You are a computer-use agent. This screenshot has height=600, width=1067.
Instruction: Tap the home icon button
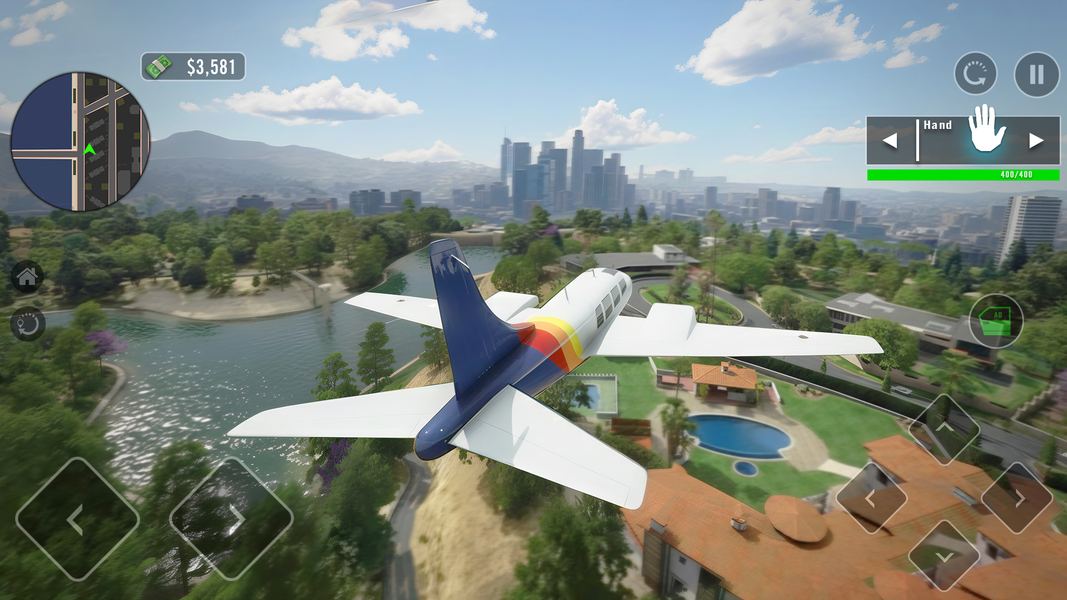tap(27, 277)
